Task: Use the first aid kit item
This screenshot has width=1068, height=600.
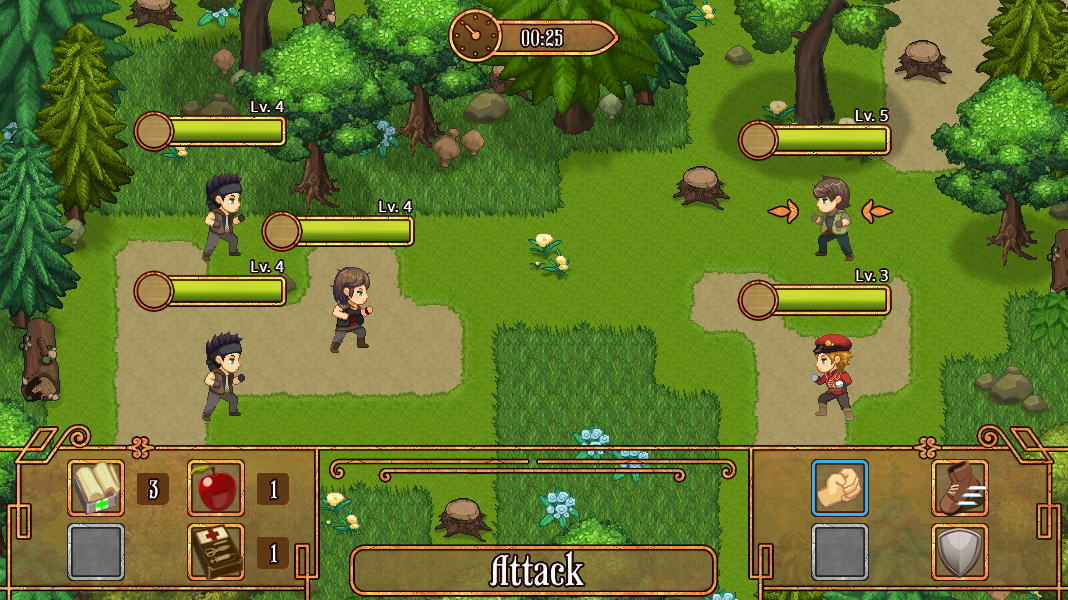Action: point(216,552)
